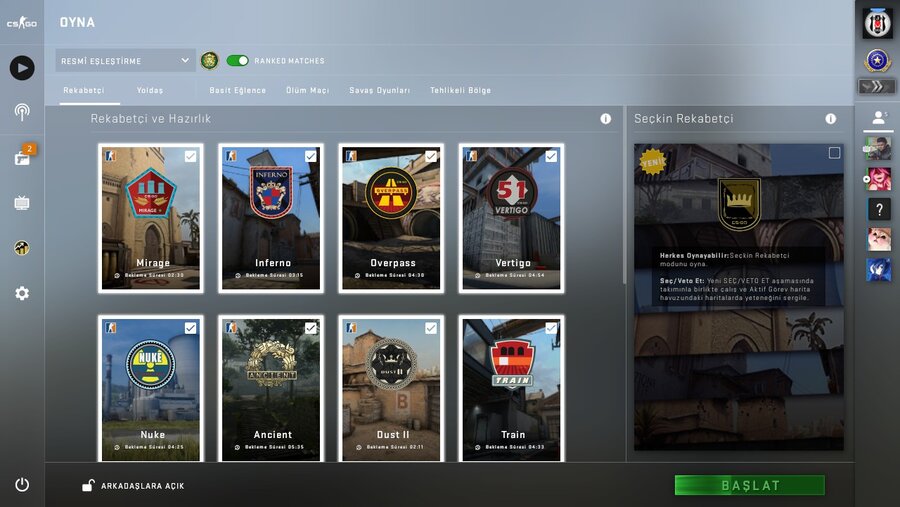Go to the Tehlikeli Bölge tab
Image resolution: width=900 pixels, height=507 pixels.
(460, 90)
